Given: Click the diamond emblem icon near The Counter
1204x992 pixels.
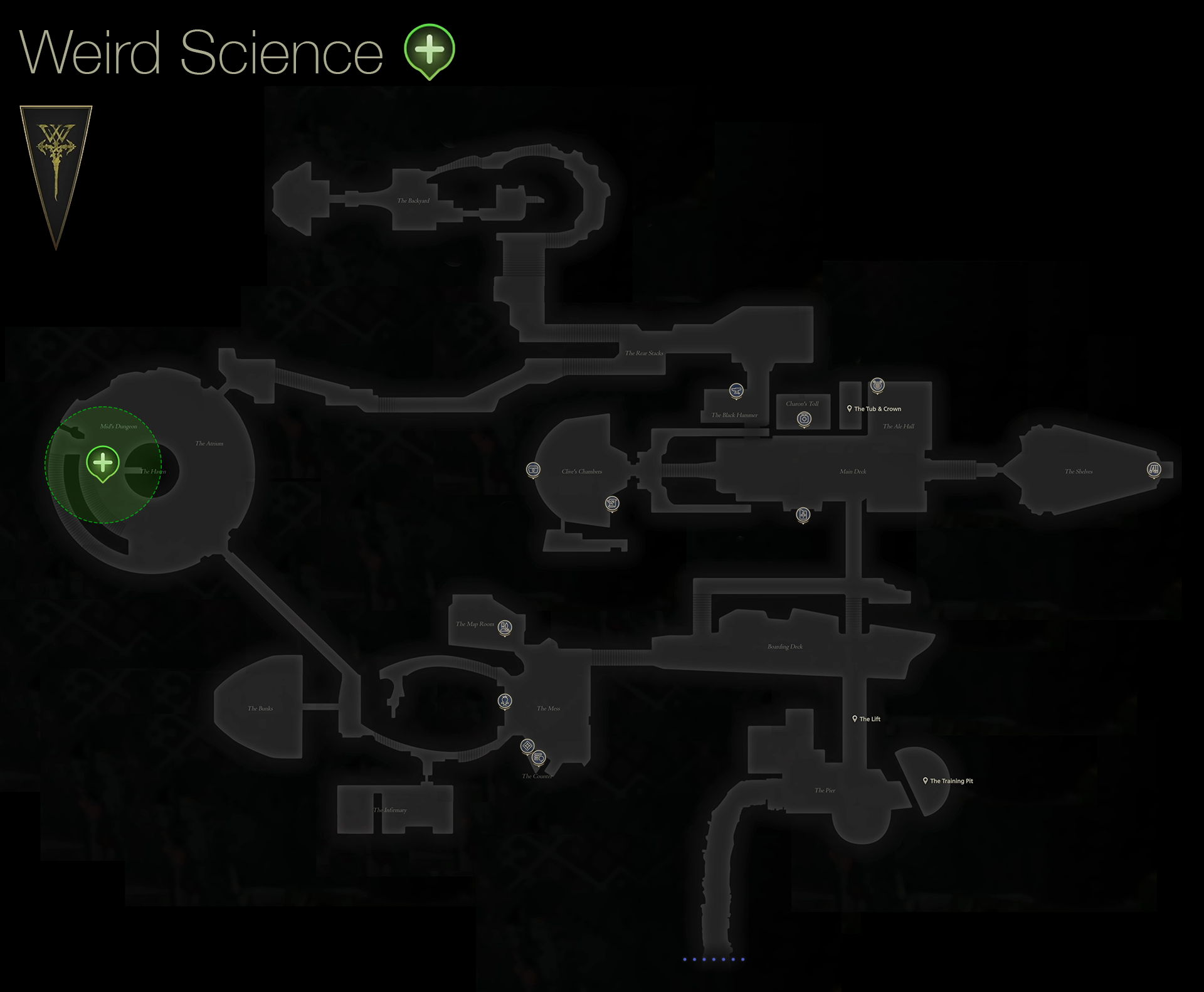Looking at the screenshot, I should pyautogui.click(x=527, y=746).
